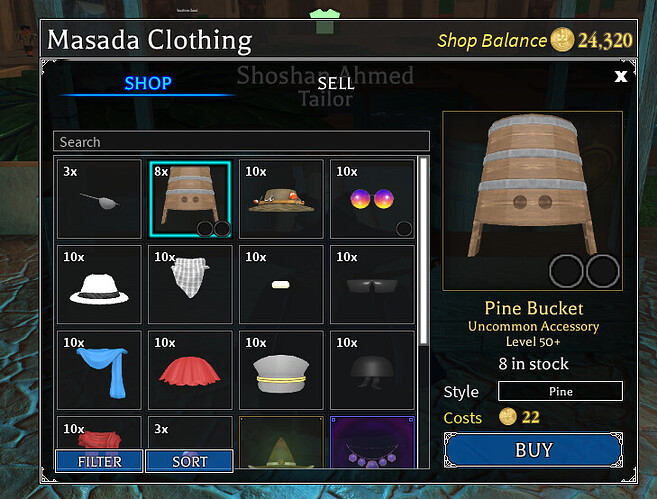Viewport: 657px width, 499px height.
Task: Open the SHOP tab
Action: click(x=148, y=84)
